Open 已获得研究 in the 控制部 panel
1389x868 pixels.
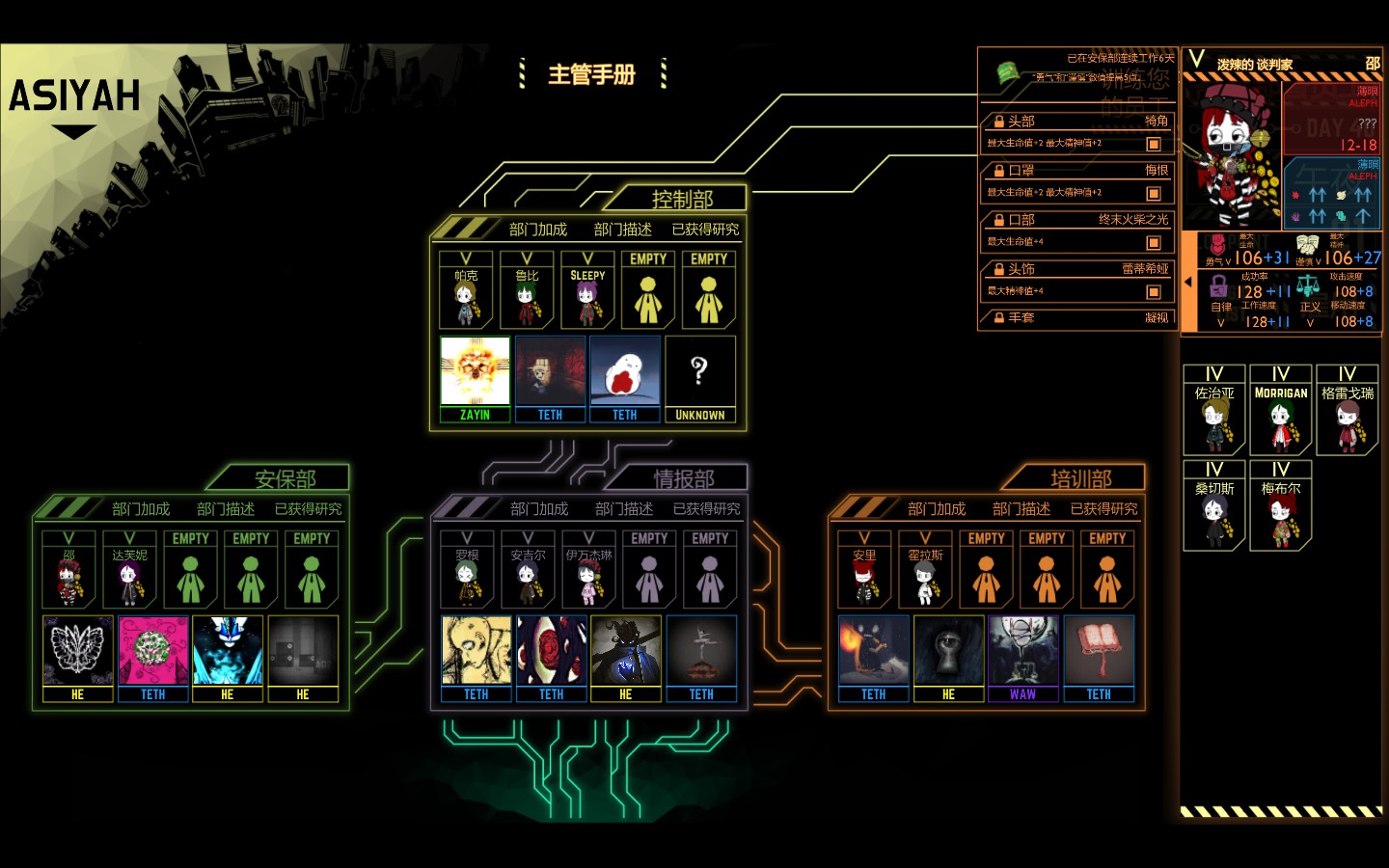[x=705, y=230]
